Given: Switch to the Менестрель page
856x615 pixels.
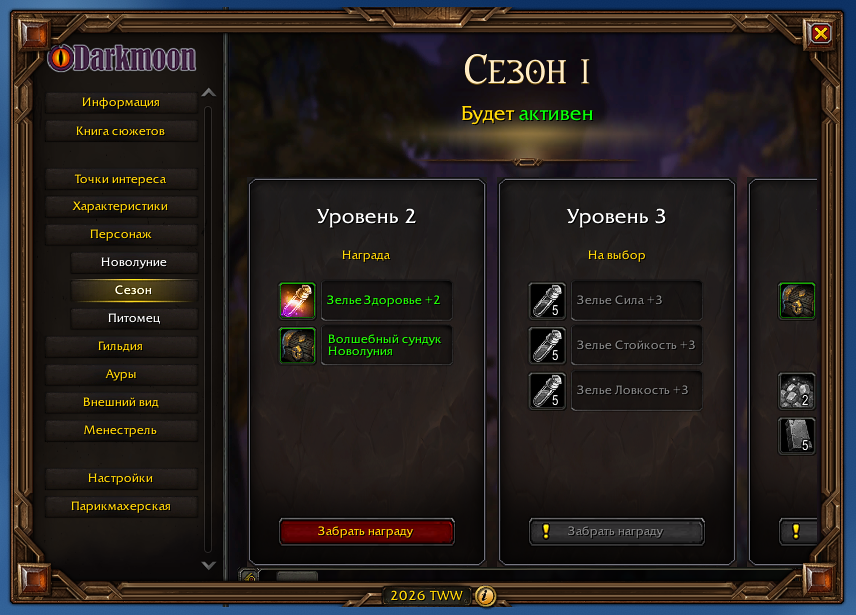Looking at the screenshot, I should coord(121,430).
